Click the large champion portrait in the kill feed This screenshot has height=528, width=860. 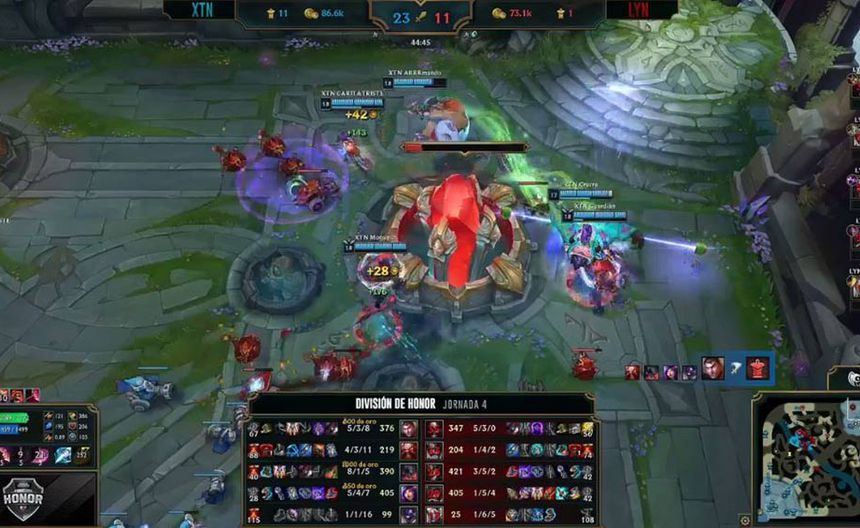click(712, 368)
